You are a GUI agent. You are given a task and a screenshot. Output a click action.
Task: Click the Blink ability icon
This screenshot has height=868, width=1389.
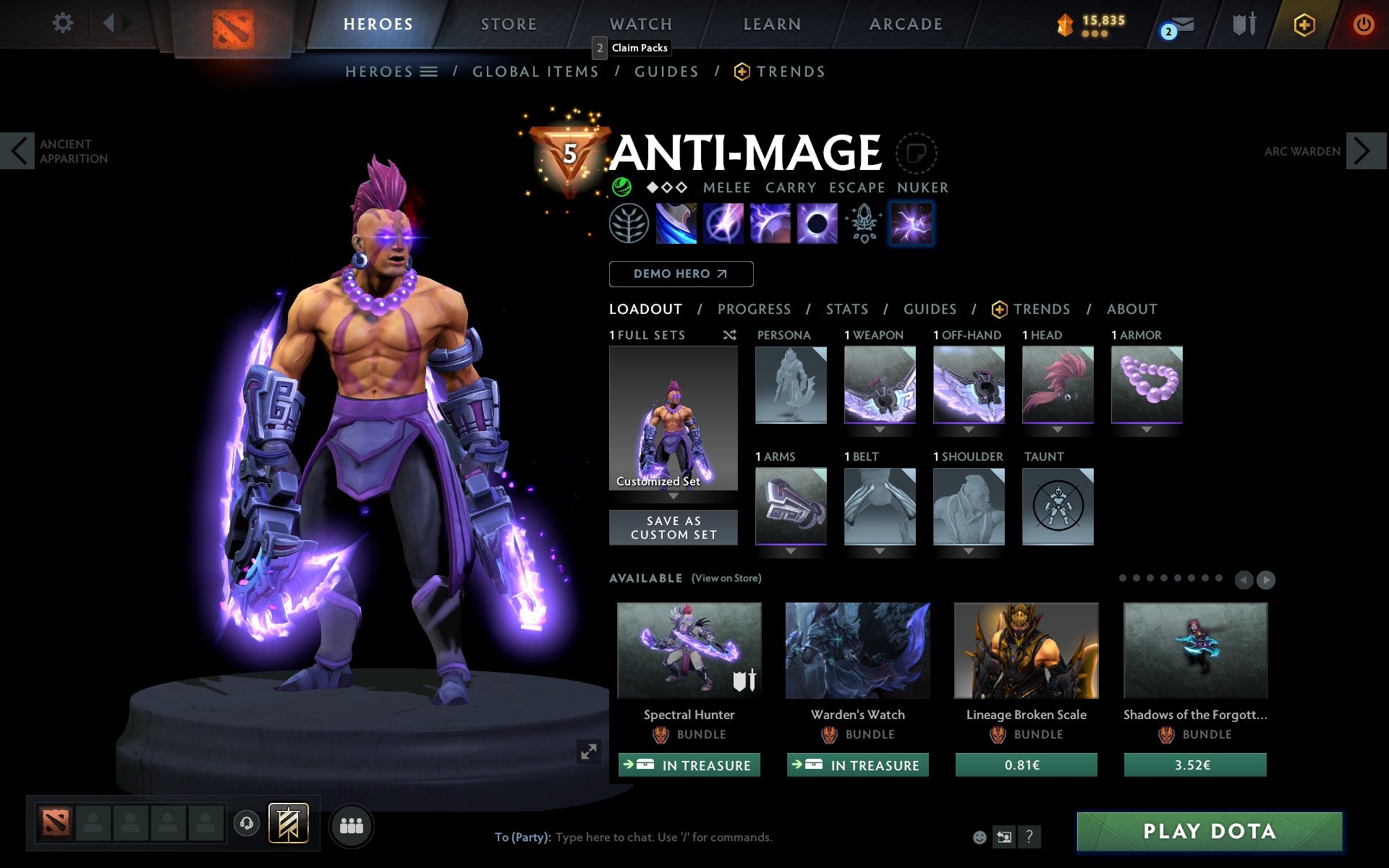[723, 224]
